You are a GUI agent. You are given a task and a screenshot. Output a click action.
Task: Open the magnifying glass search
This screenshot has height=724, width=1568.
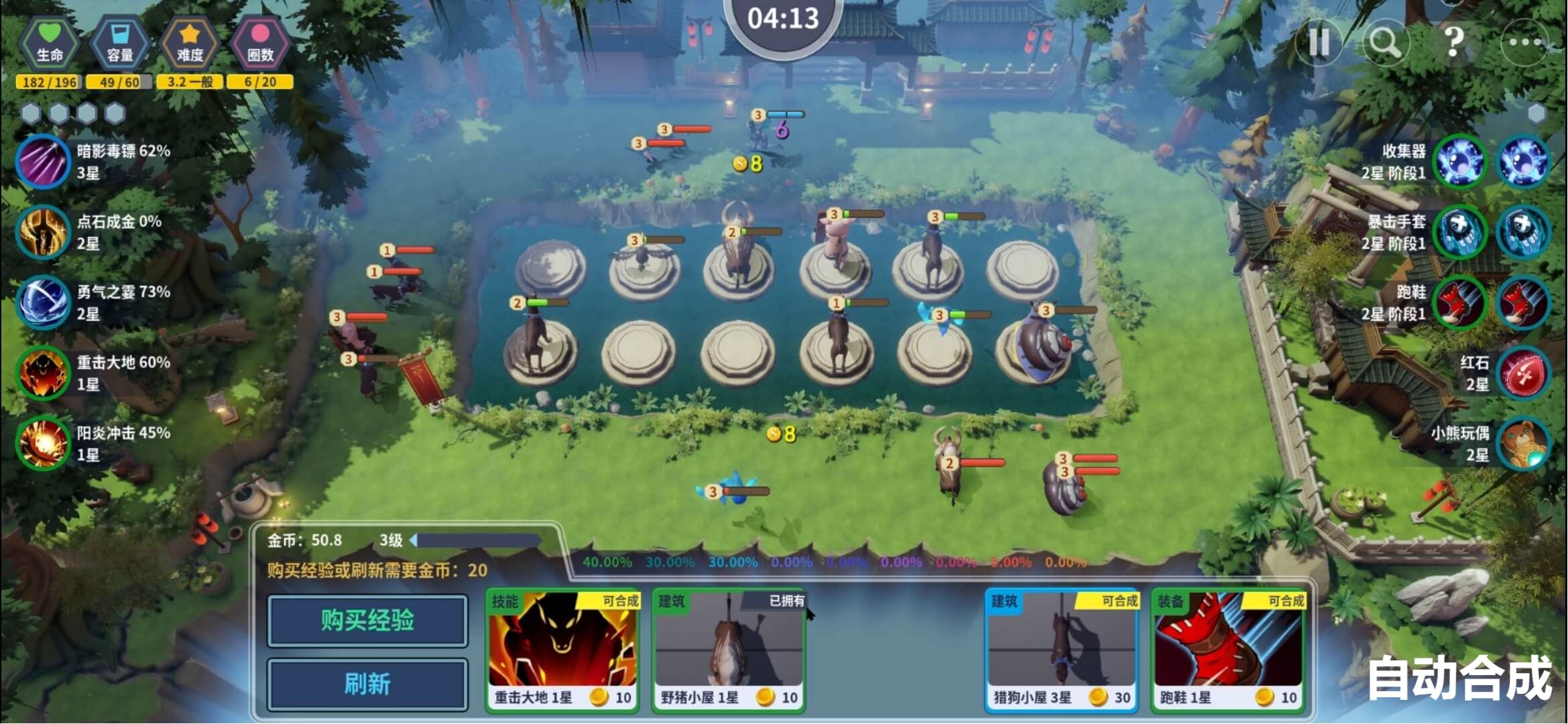click(1385, 42)
